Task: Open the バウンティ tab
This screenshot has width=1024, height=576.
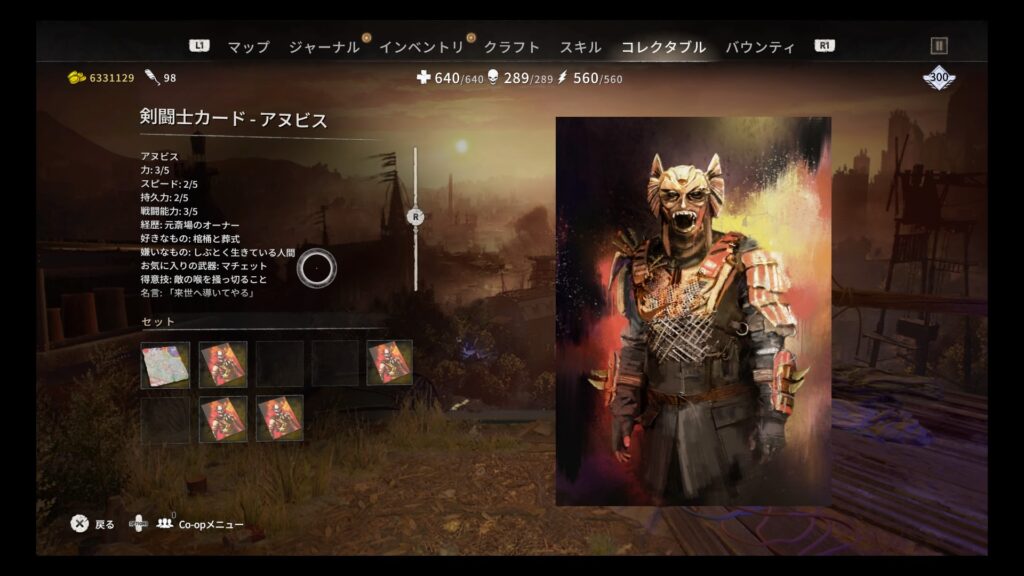Action: [760, 47]
